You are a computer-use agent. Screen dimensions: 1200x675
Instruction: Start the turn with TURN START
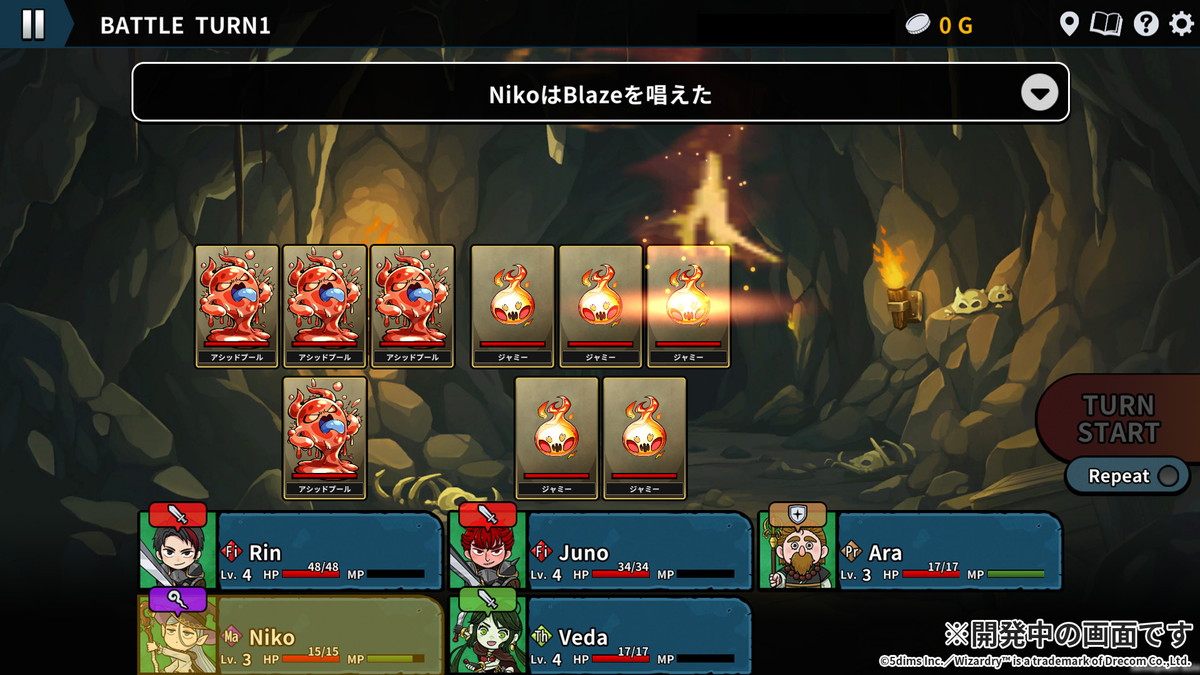(1119, 419)
